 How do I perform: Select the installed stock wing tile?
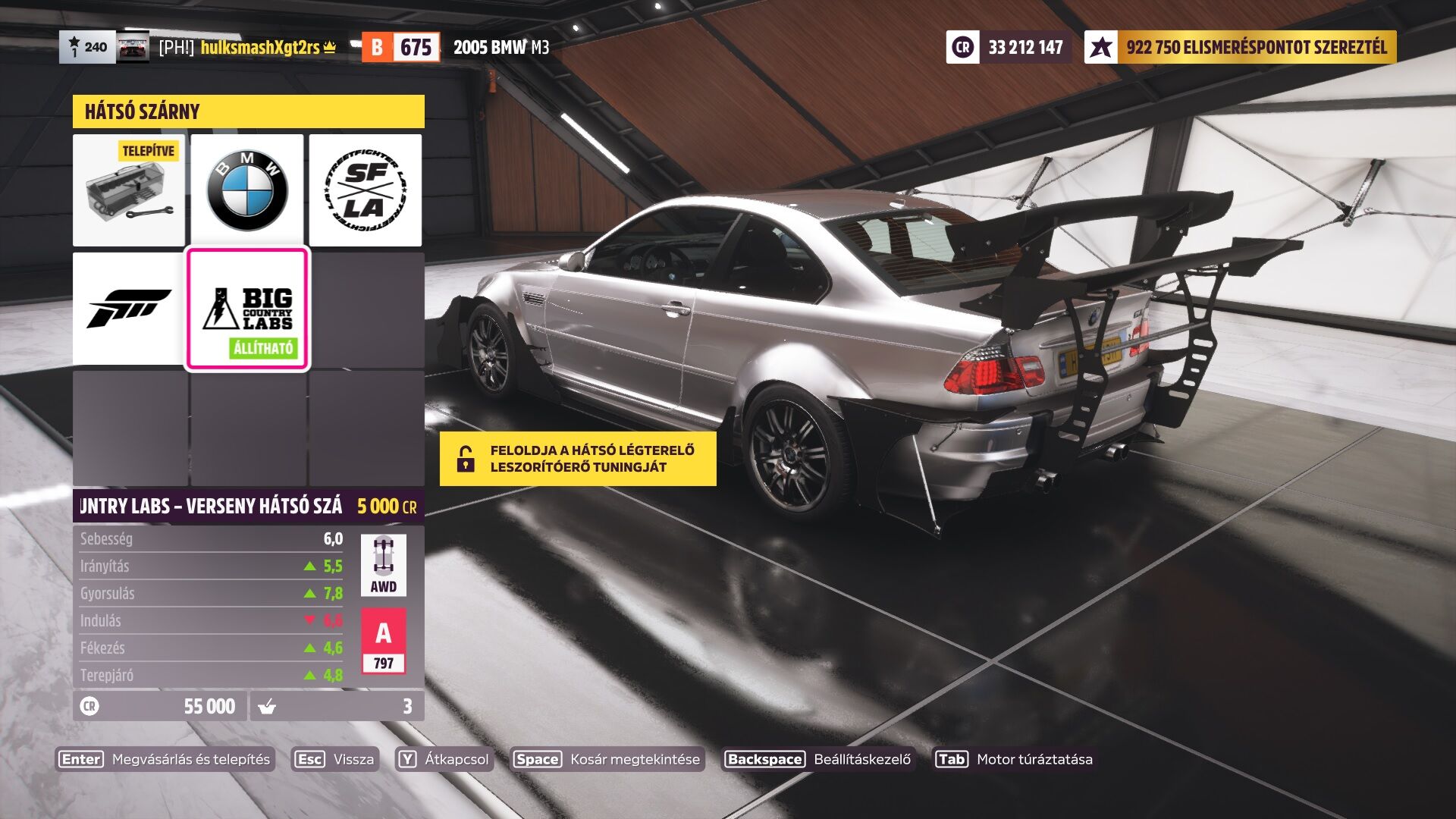pos(129,190)
